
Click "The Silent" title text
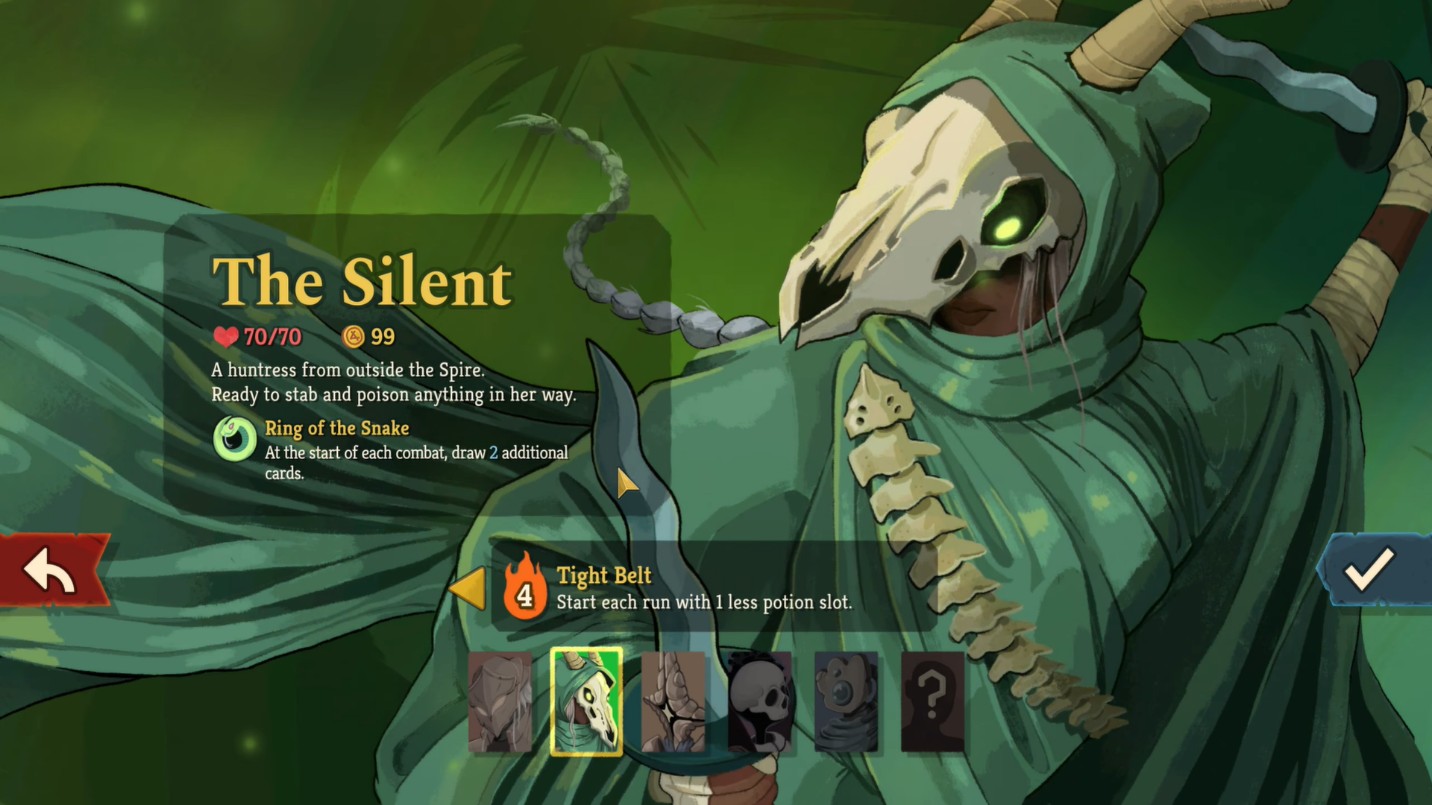coord(362,281)
